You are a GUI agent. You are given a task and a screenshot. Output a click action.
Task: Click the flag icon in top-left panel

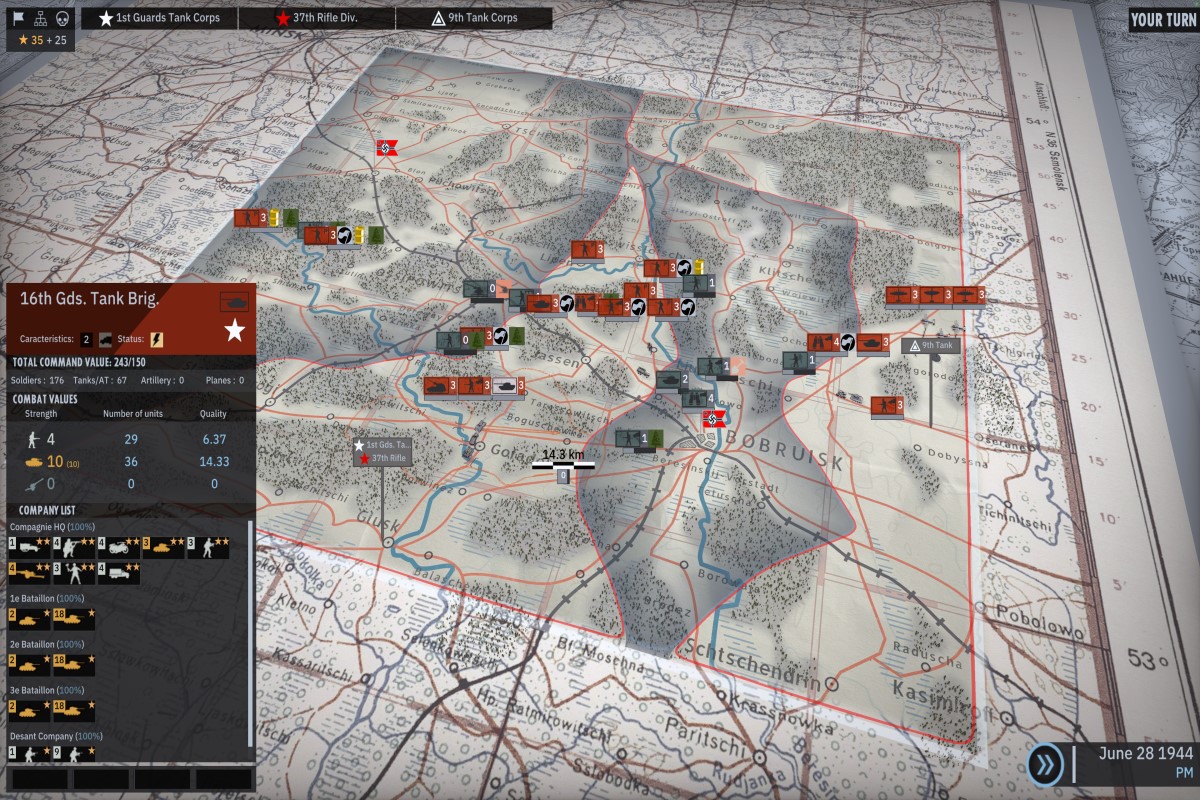[18, 17]
